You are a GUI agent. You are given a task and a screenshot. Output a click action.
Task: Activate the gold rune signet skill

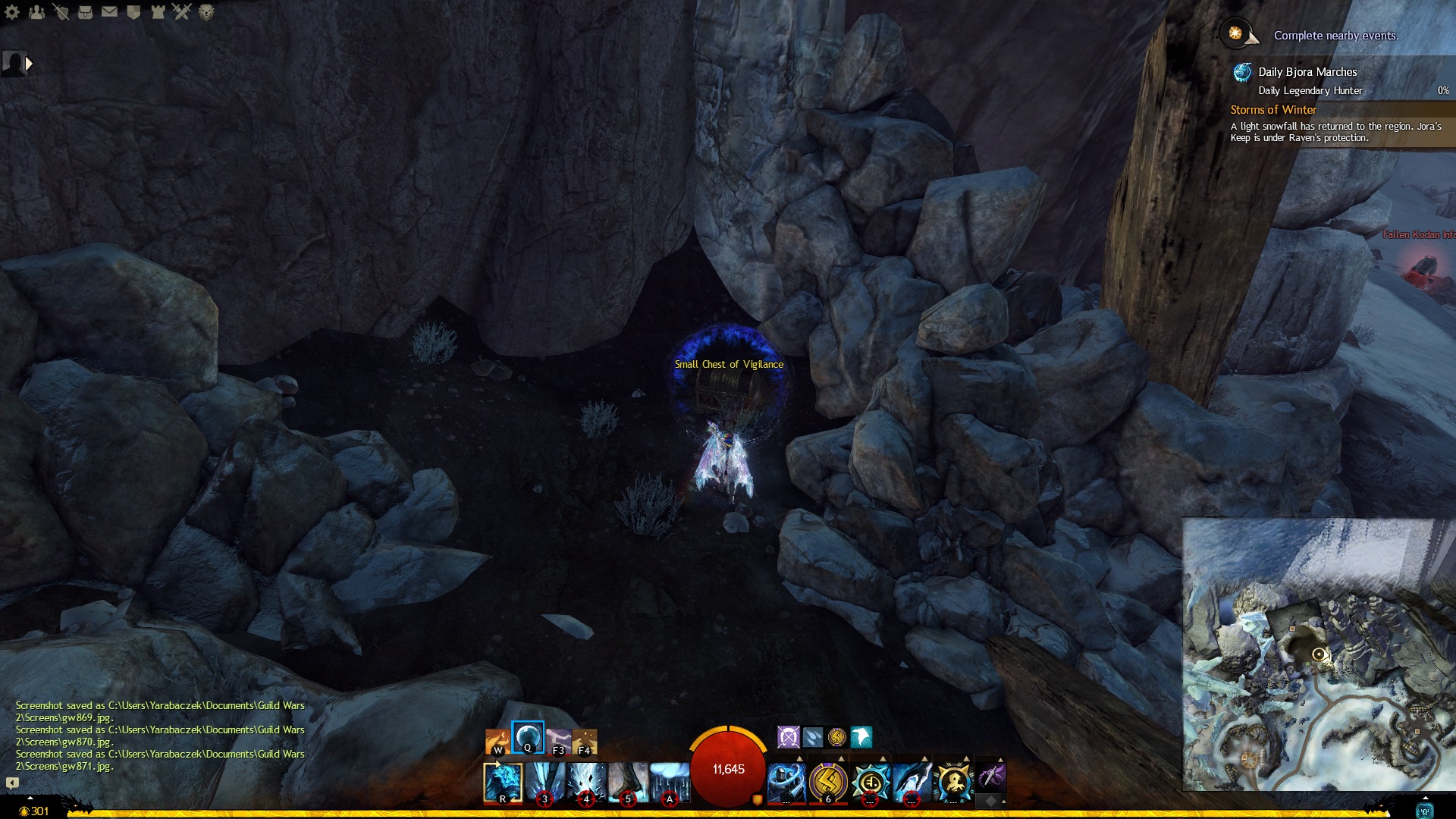pyautogui.click(x=828, y=783)
